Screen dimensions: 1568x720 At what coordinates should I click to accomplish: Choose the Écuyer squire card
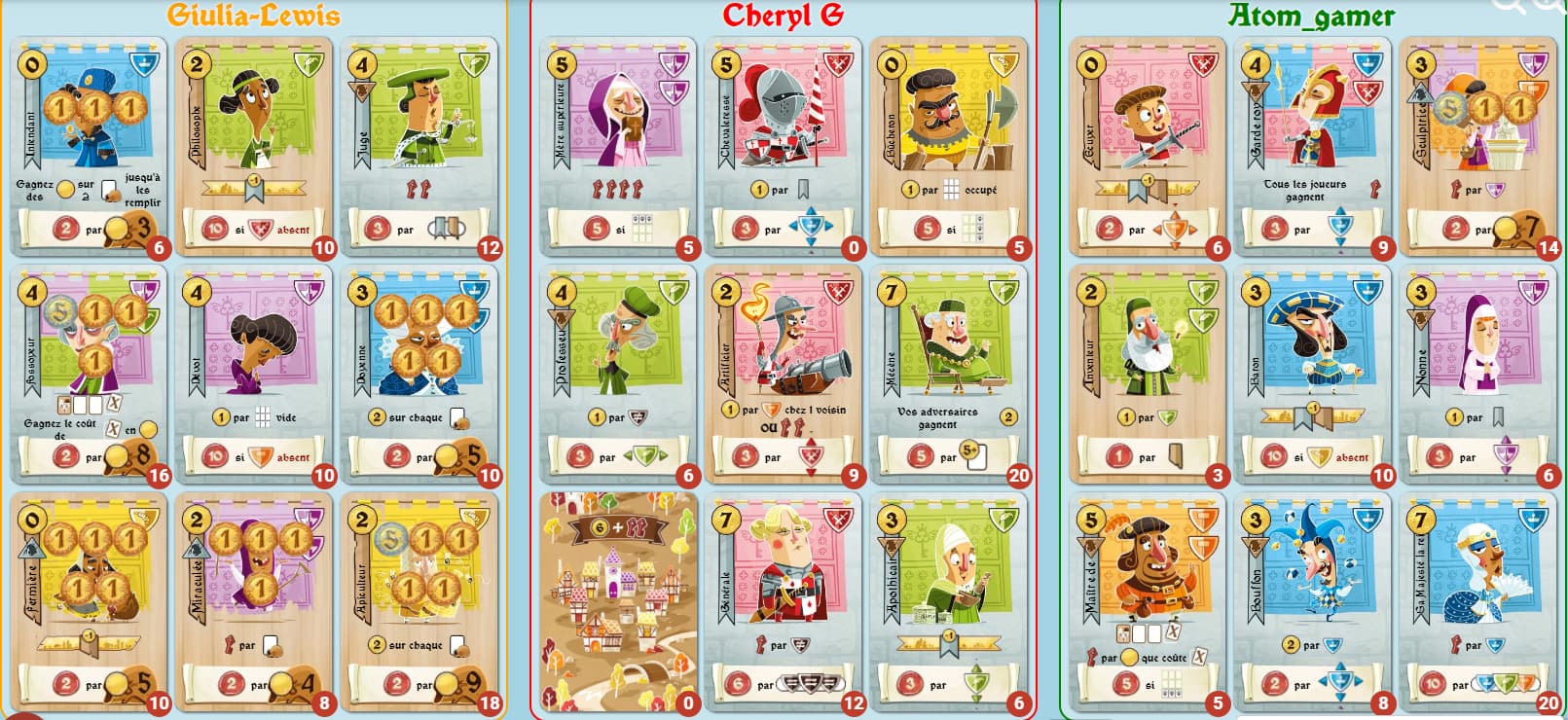pyautogui.click(x=1149, y=146)
